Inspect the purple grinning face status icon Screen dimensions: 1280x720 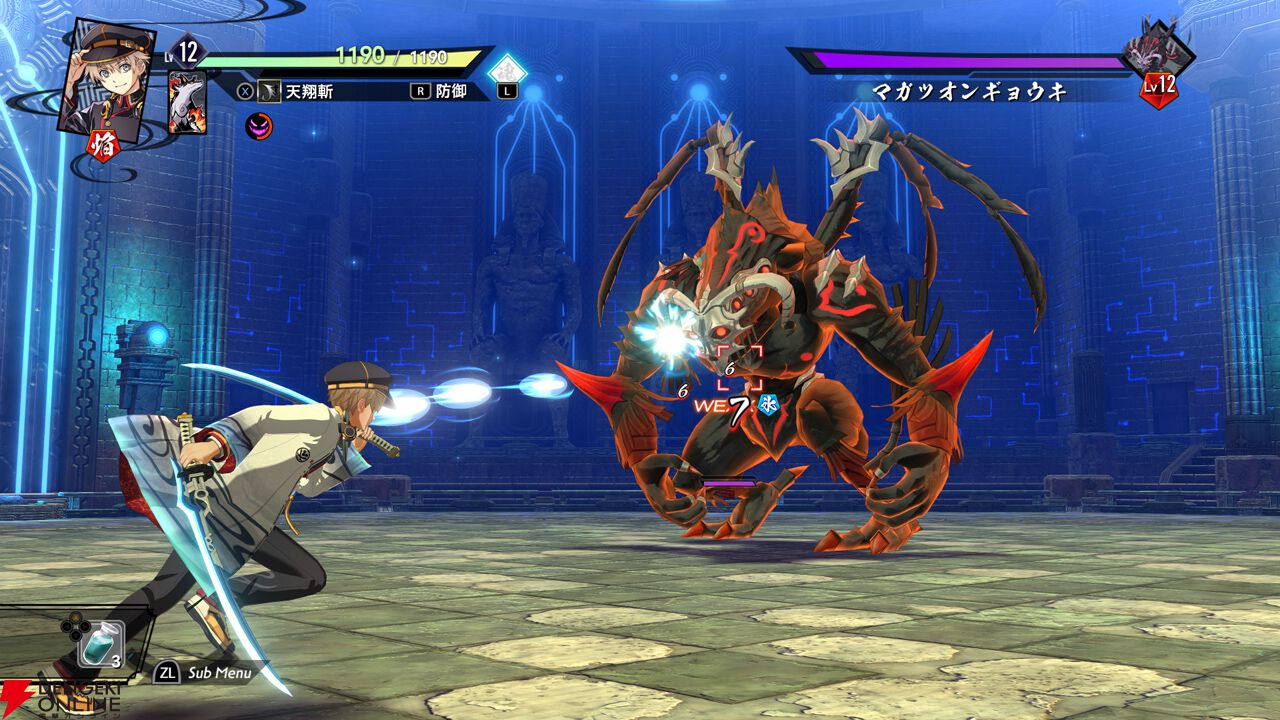click(258, 127)
